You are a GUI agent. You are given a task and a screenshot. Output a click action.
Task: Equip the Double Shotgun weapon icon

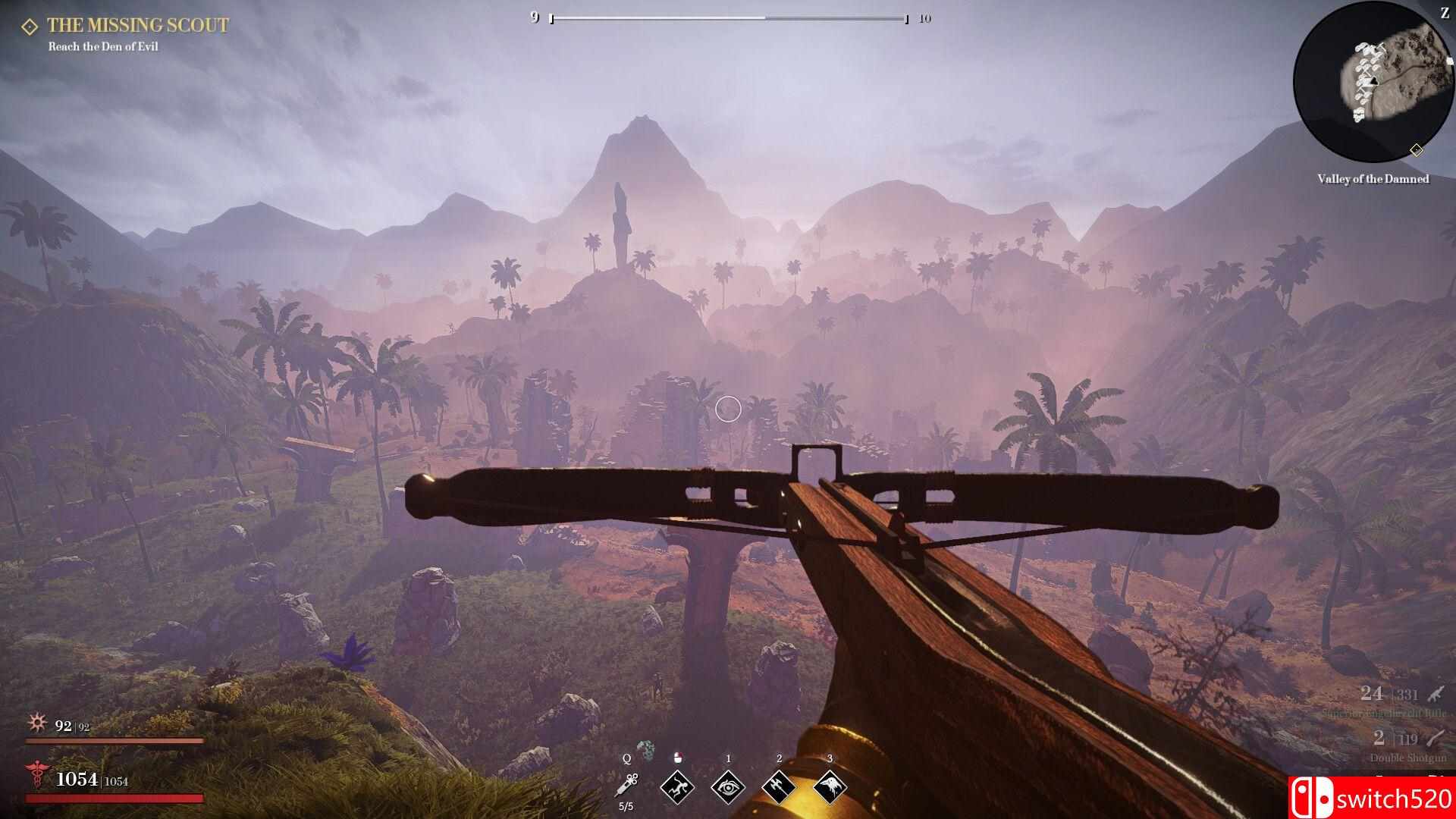pos(1435,738)
